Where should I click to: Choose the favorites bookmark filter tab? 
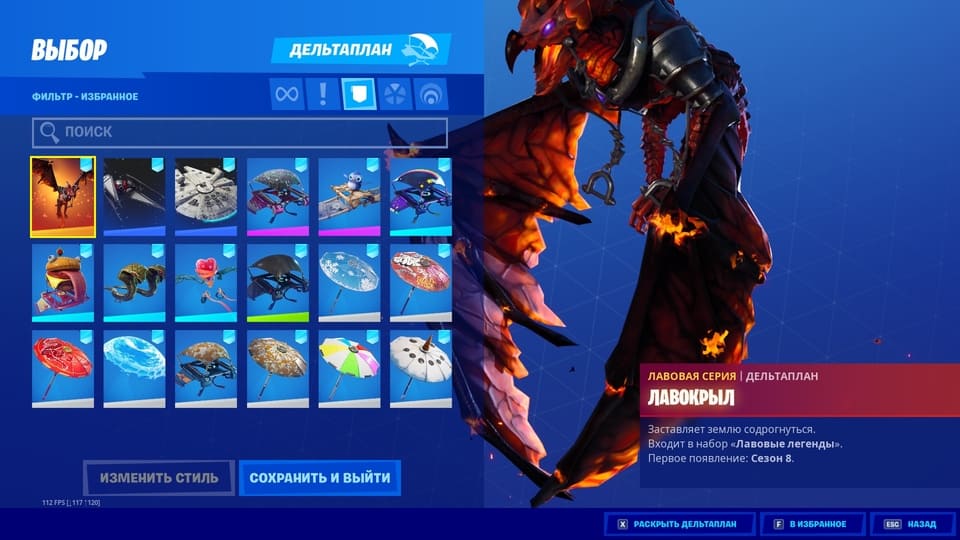359,94
